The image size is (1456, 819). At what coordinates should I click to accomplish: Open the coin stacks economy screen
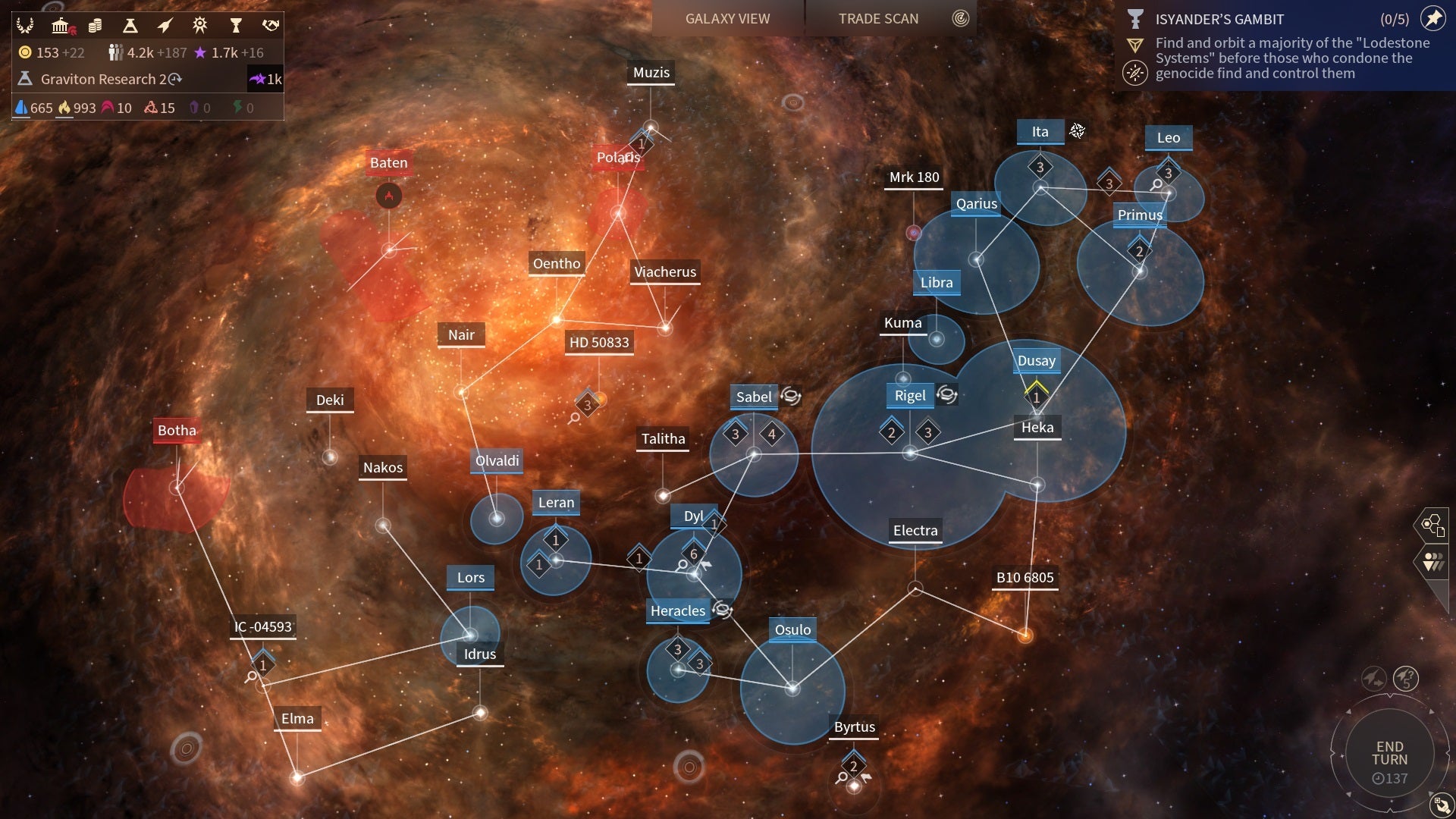point(95,26)
